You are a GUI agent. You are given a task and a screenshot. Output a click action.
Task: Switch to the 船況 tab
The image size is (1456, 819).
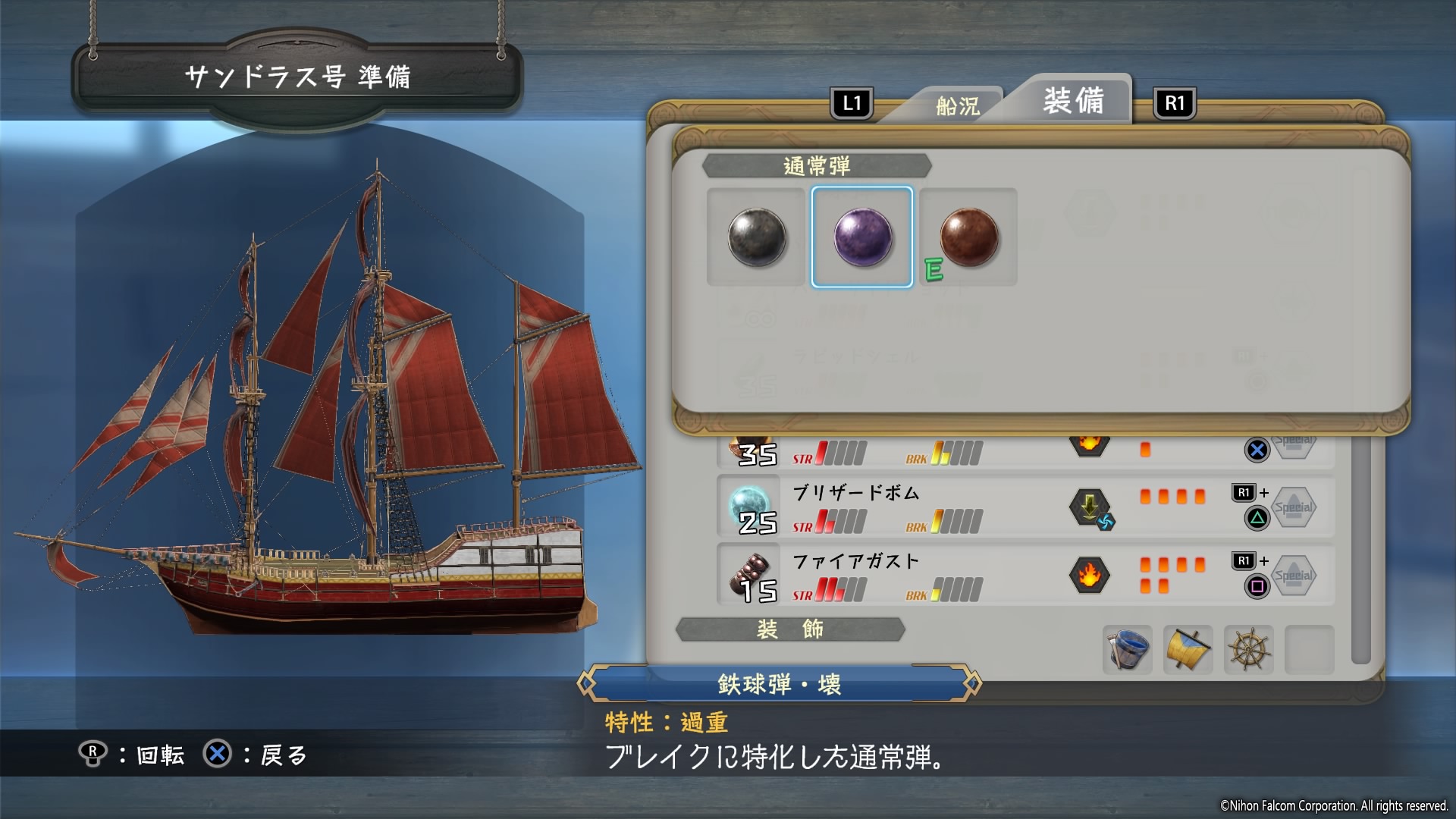click(x=957, y=106)
